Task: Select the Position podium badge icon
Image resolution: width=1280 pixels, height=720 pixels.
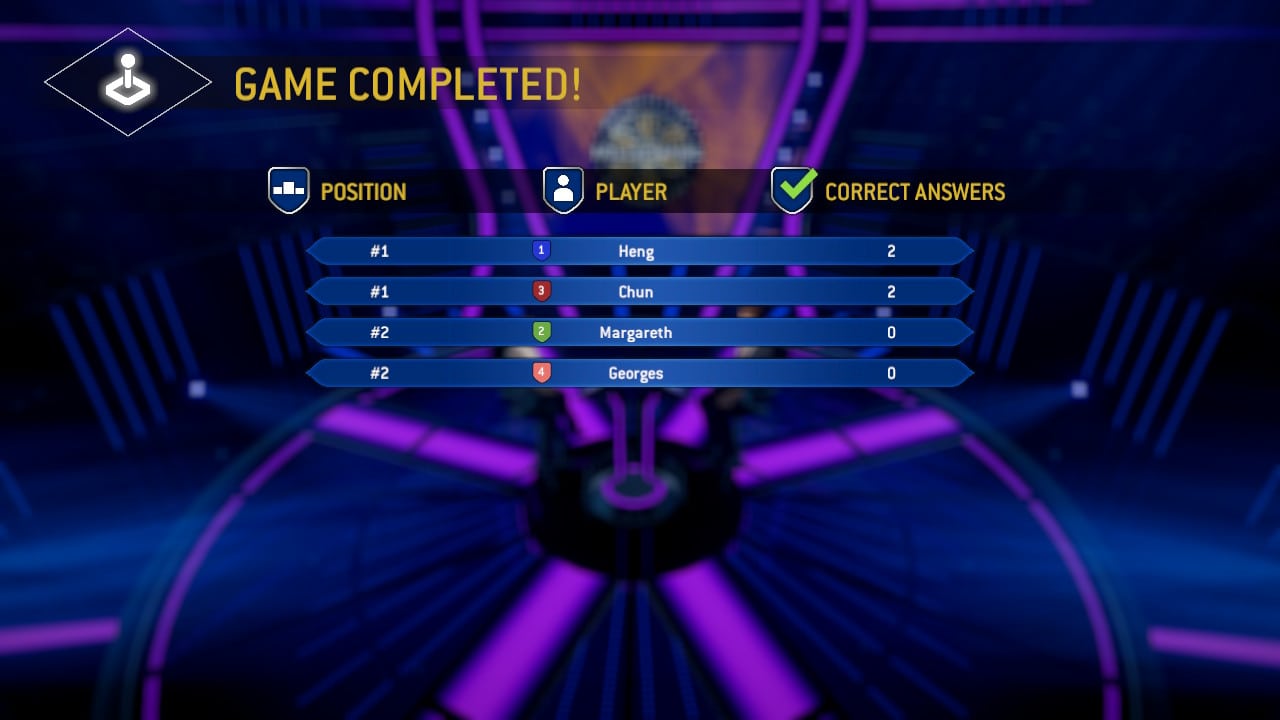Action: click(x=288, y=190)
